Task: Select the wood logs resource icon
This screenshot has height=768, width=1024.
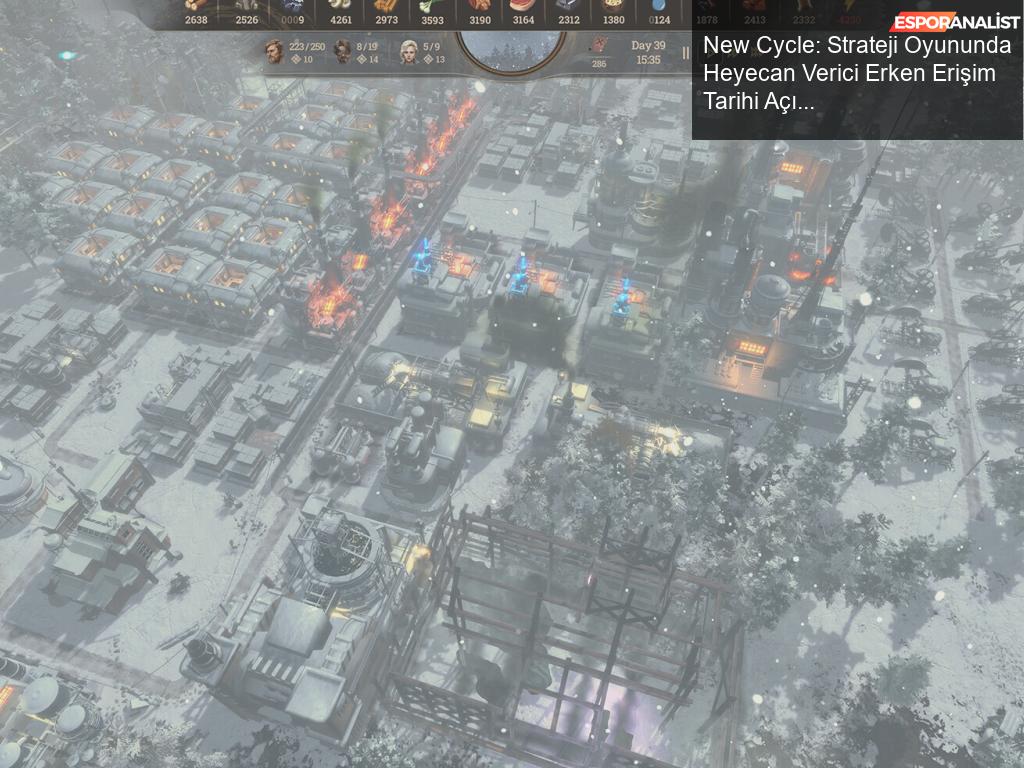Action: (196, 5)
